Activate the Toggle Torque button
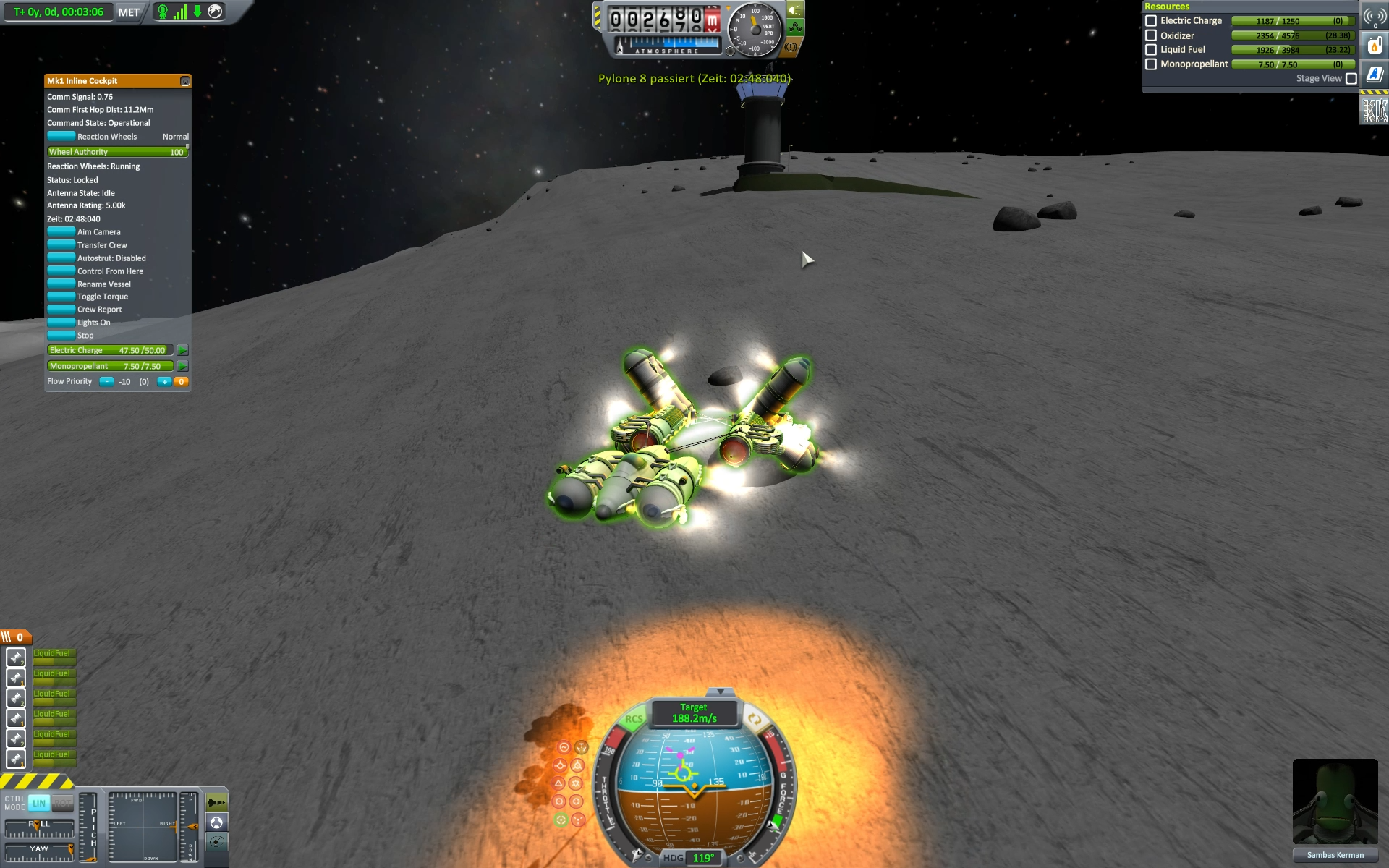This screenshot has height=868, width=1389. [61, 297]
